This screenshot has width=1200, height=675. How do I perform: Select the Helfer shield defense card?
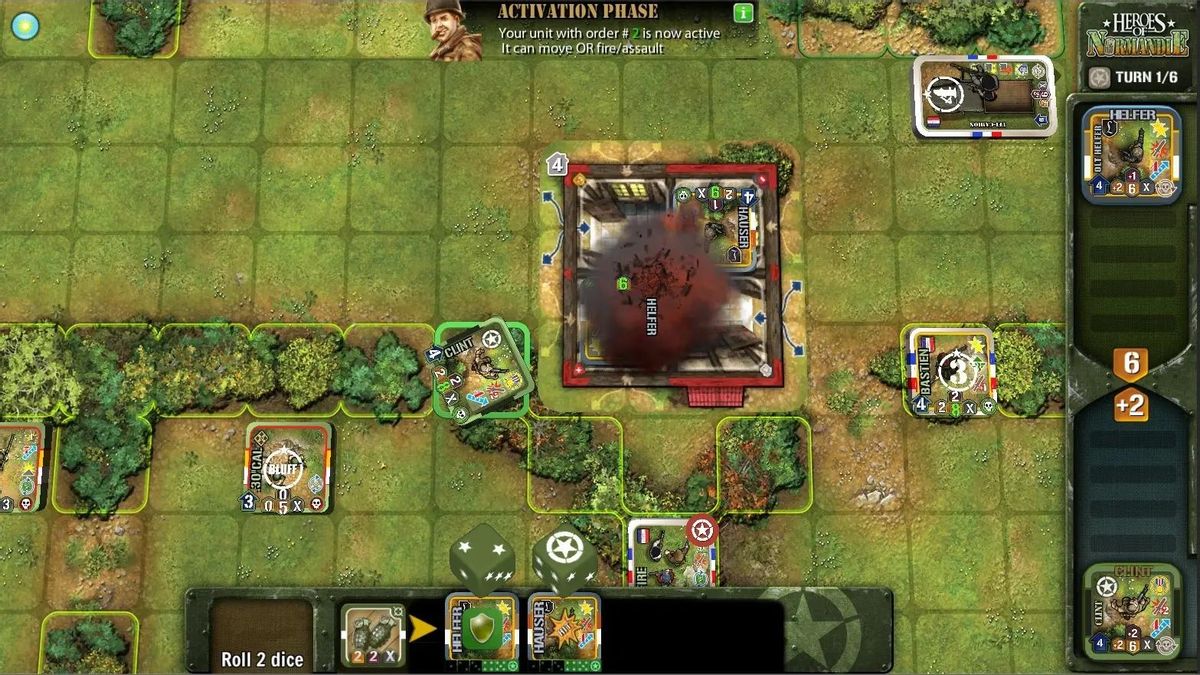tap(482, 631)
